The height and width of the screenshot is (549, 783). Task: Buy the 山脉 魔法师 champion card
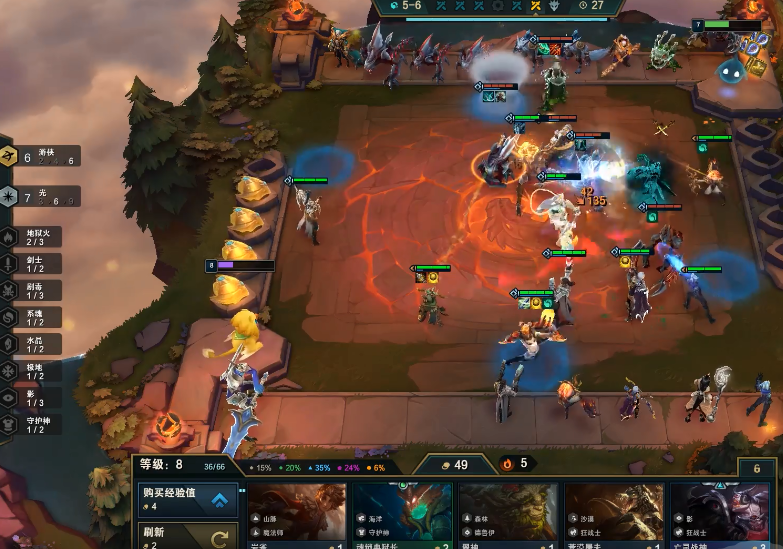pos(297,516)
